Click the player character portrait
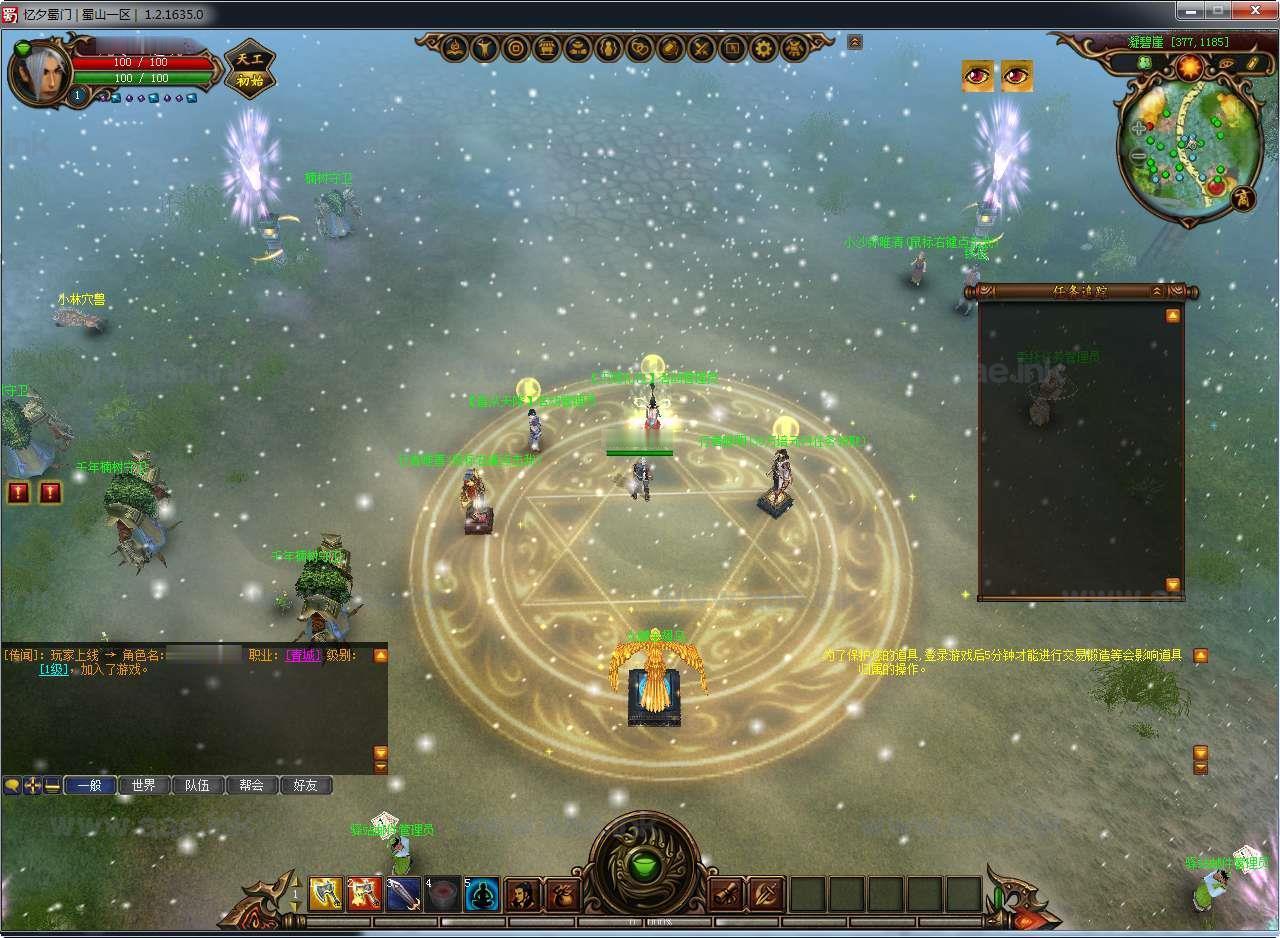The width and height of the screenshot is (1280, 938). pos(40,72)
